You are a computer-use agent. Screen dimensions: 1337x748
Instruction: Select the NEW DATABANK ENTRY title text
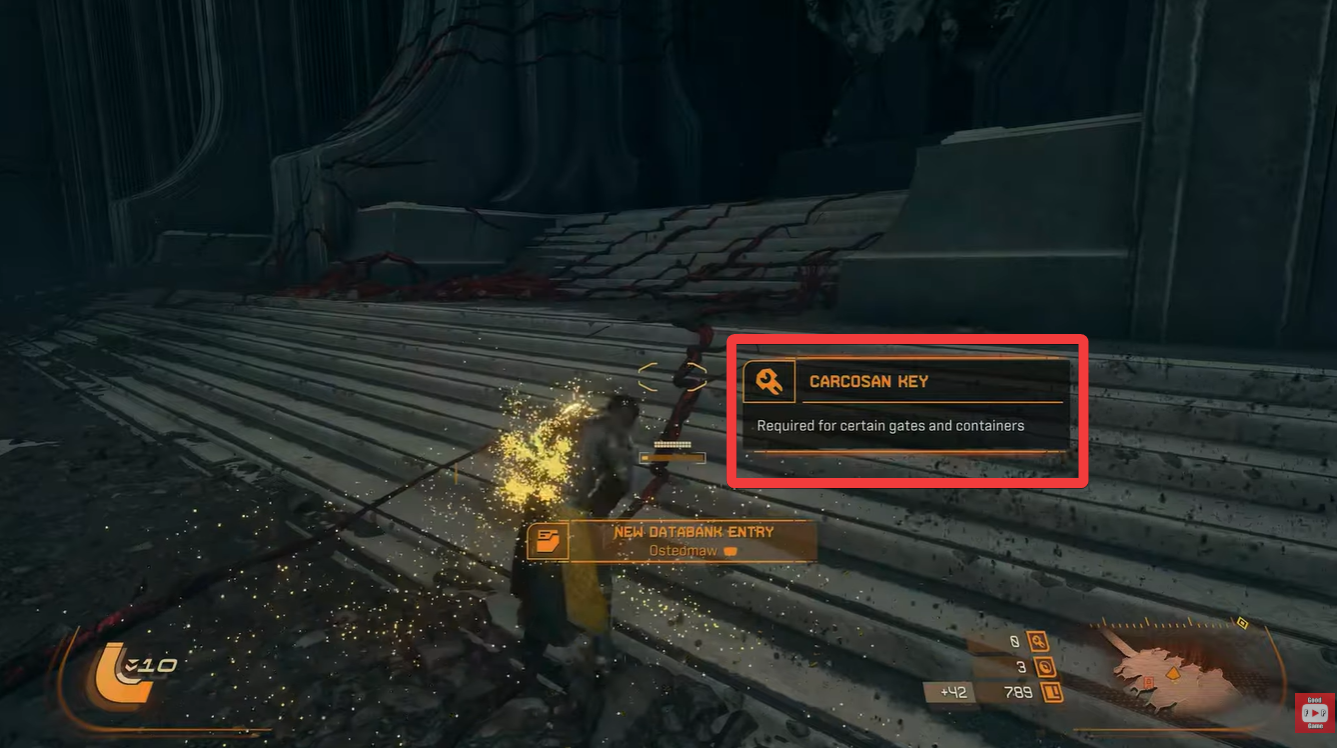[x=694, y=532]
